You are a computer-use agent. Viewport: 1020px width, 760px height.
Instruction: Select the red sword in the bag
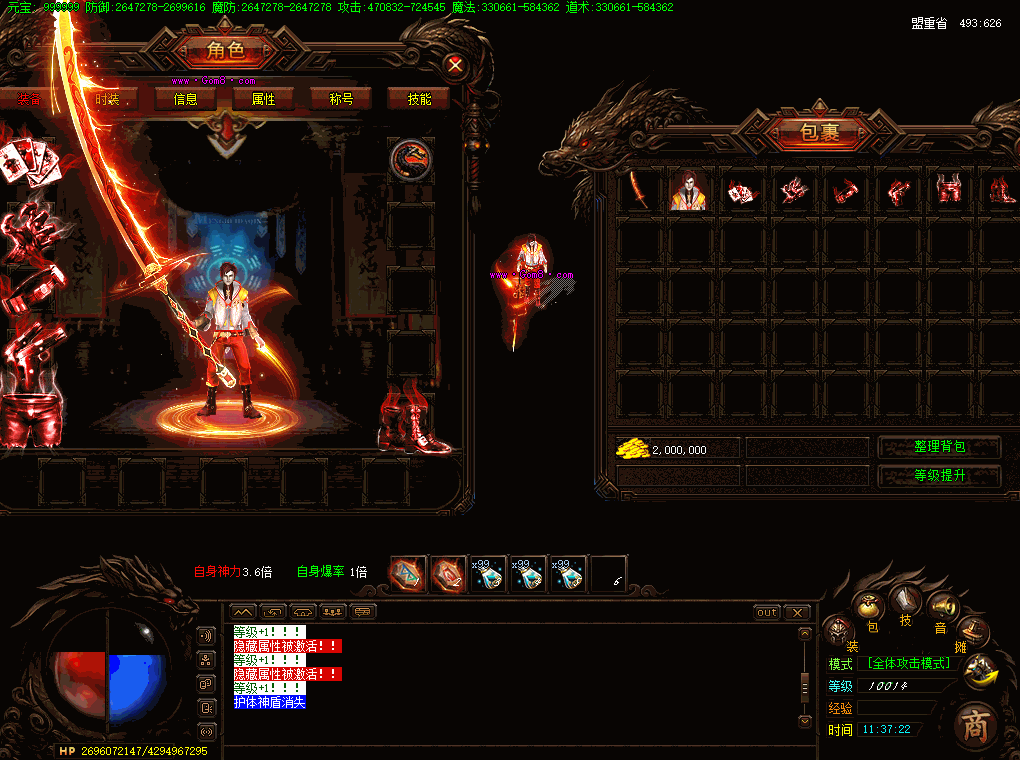pos(640,190)
